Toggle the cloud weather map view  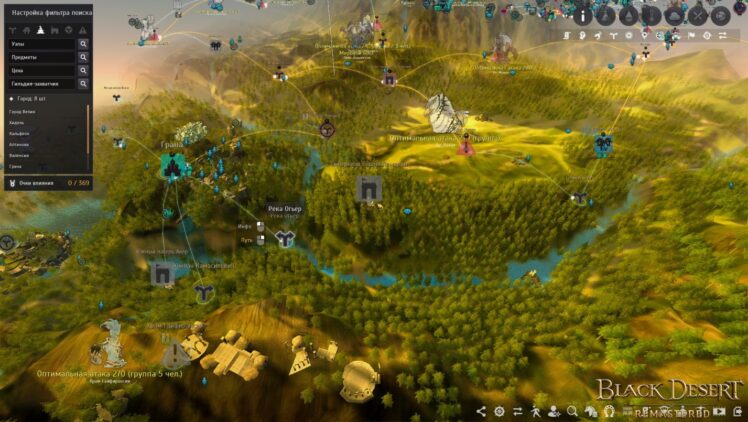click(675, 16)
